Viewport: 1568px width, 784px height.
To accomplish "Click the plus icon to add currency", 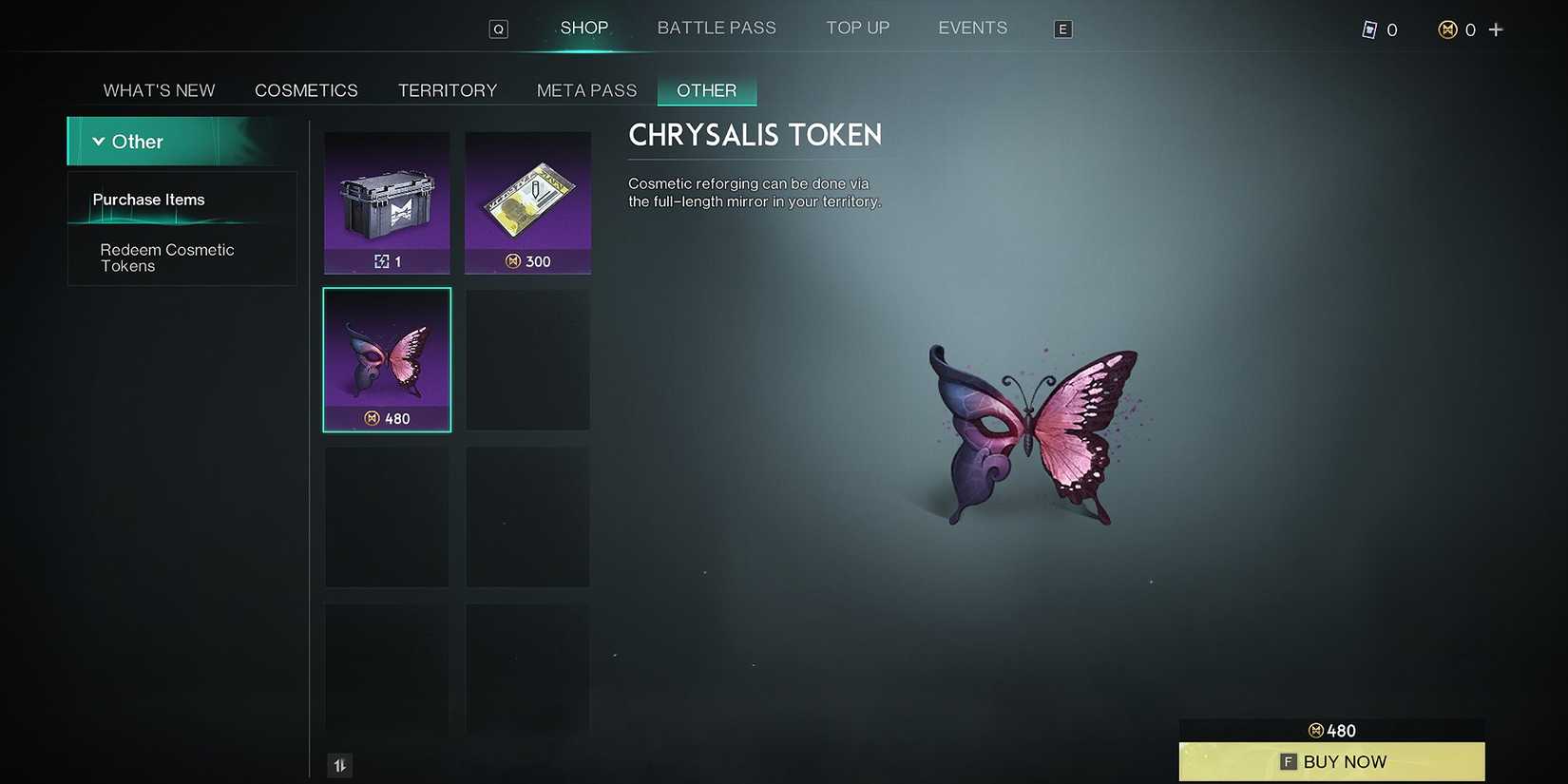I will click(1497, 29).
